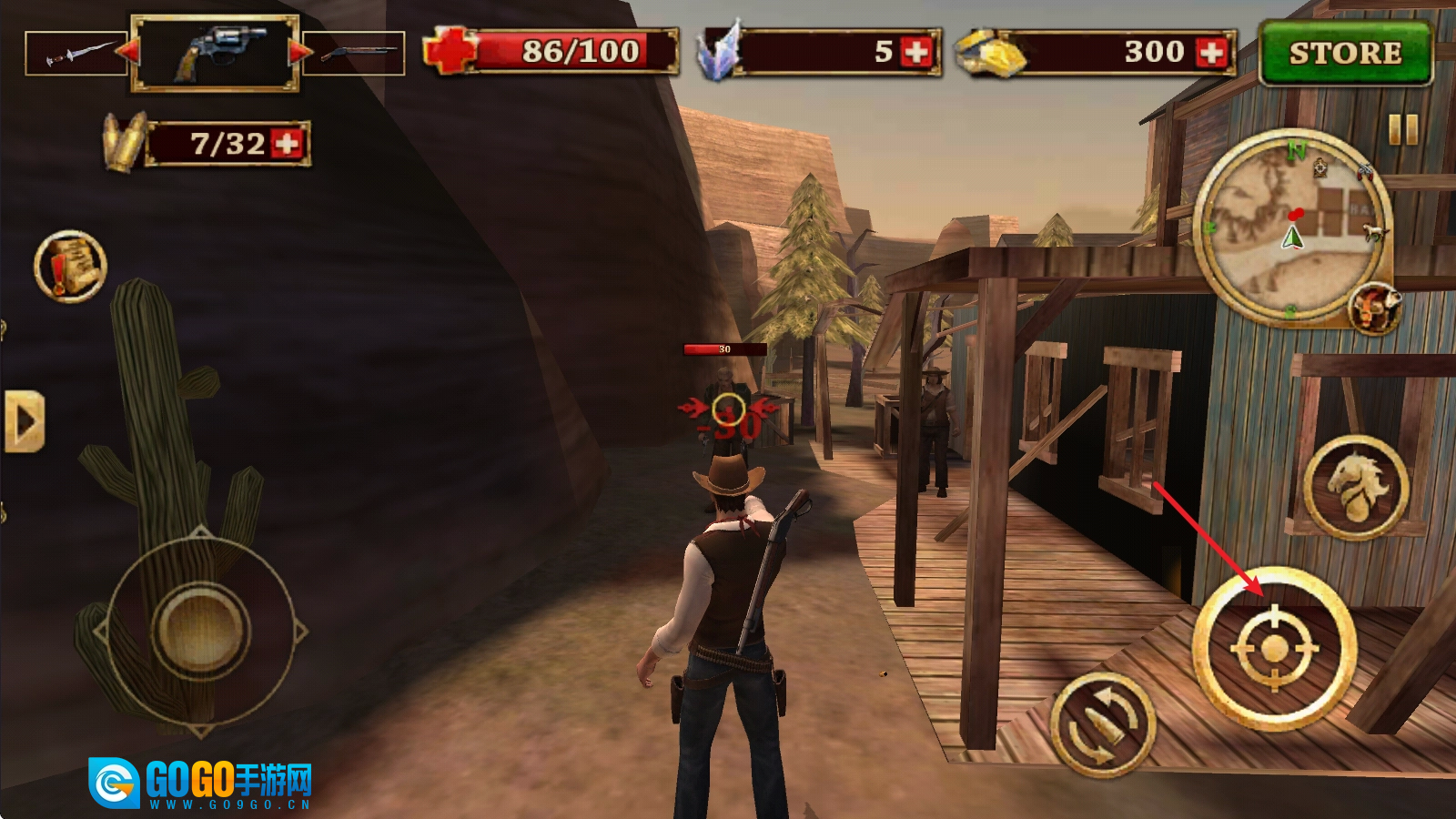Switch to the previous weapon with left arrow
This screenshot has height=819, width=1456.
pyautogui.click(x=128, y=51)
